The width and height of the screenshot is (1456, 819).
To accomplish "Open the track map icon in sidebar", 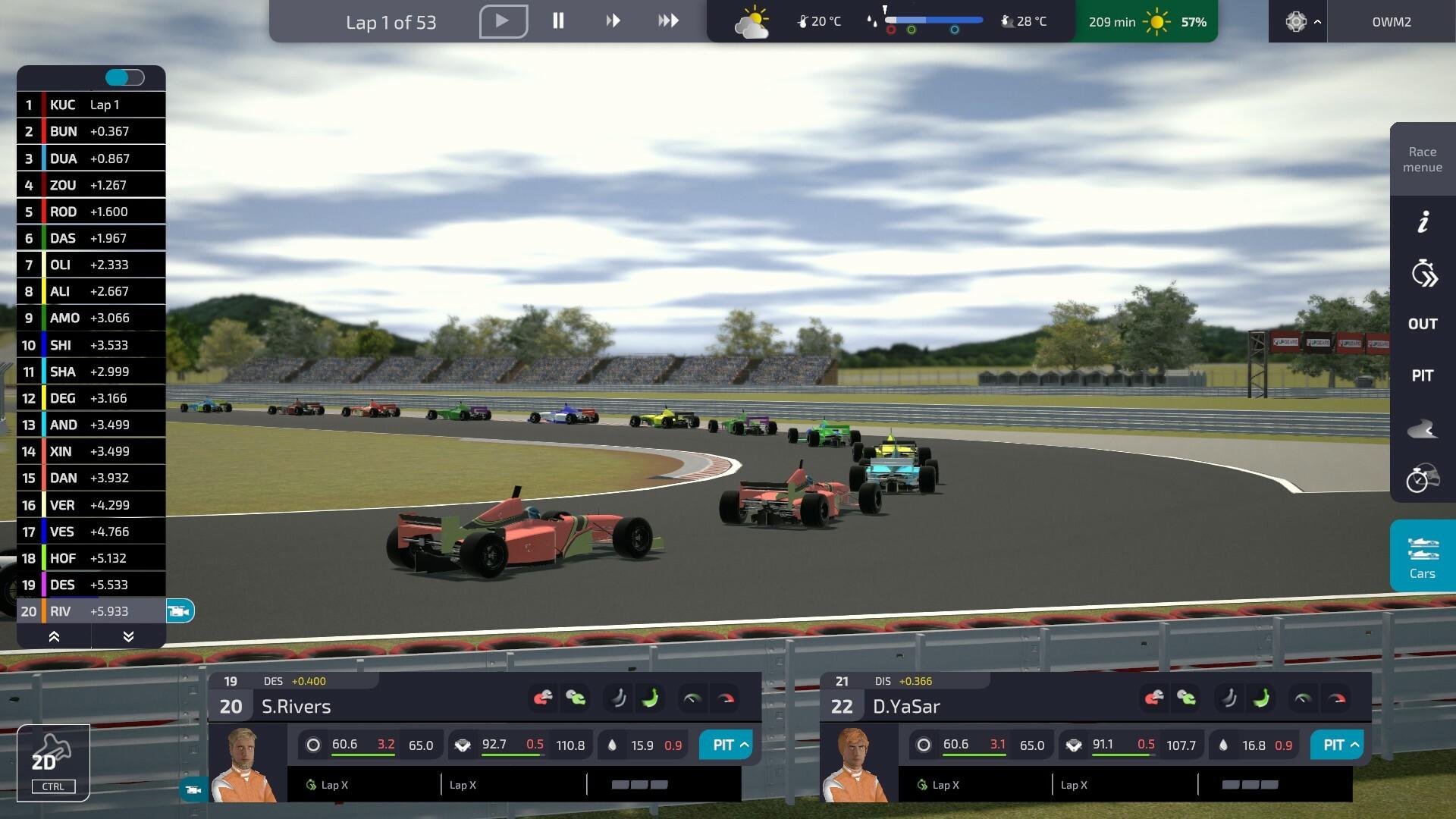I will point(1423,428).
